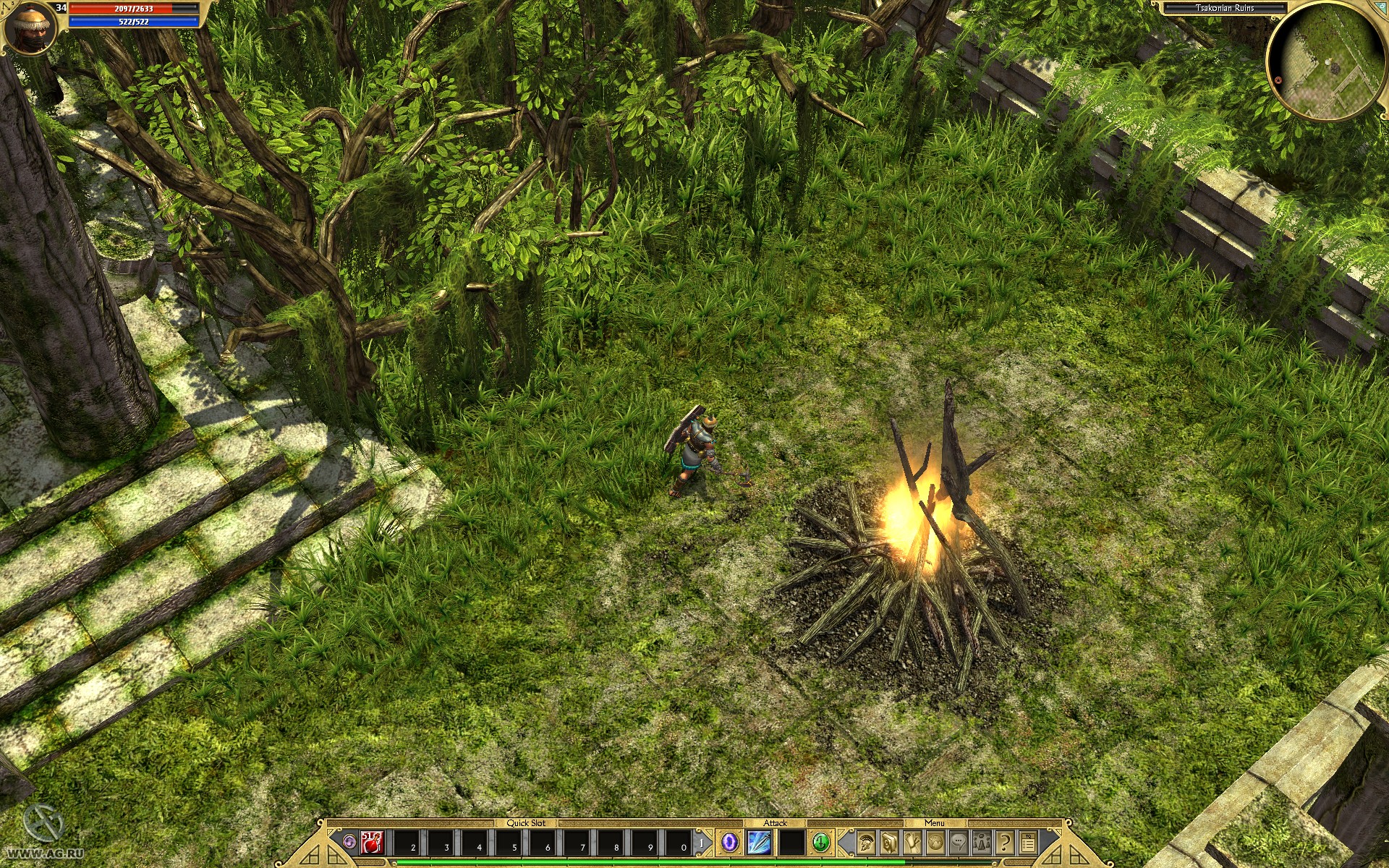1389x868 pixels.
Task: Use the red health potion in slot 1
Action: point(370,843)
